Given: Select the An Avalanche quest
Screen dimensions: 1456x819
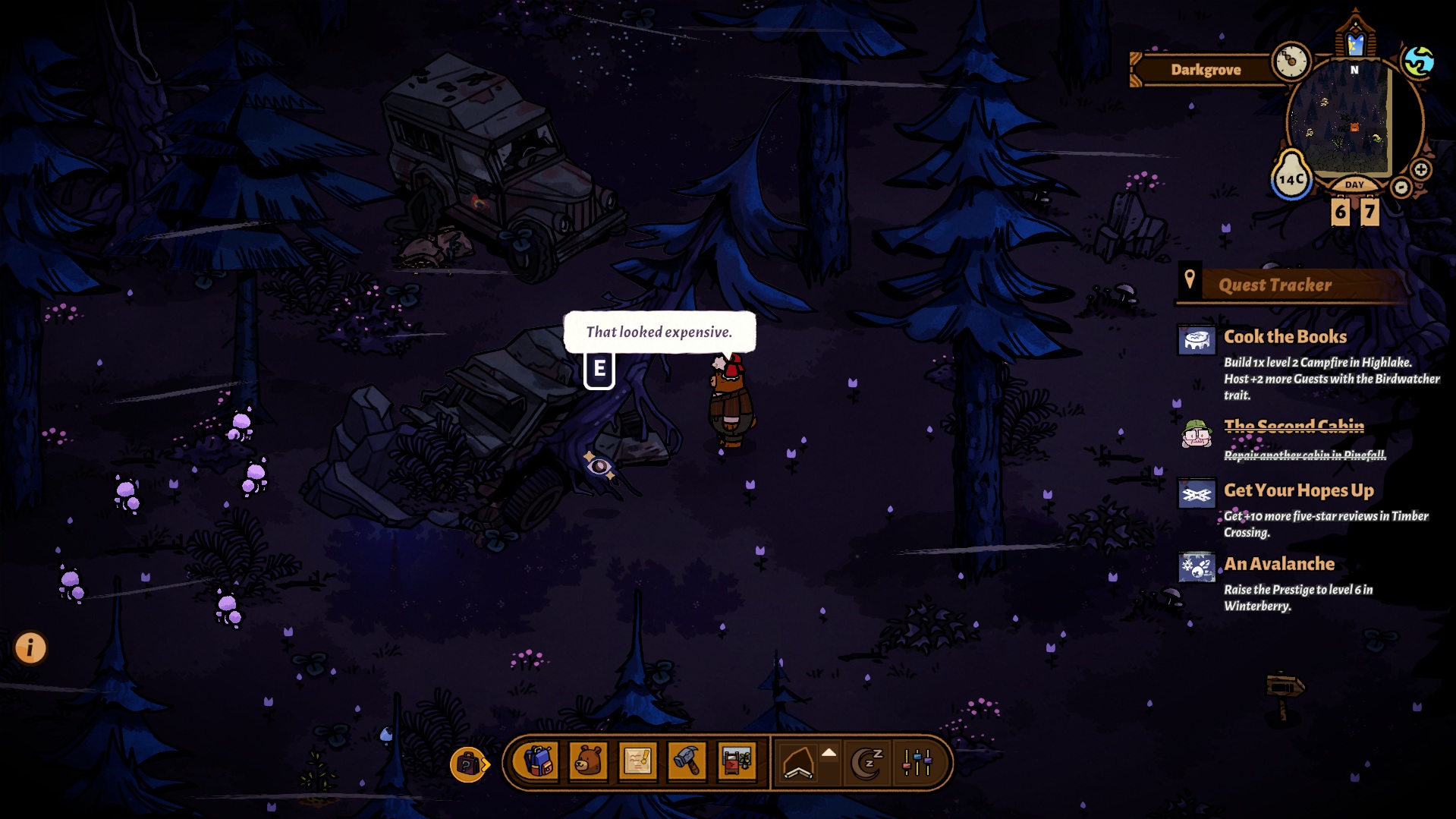Looking at the screenshot, I should pyautogui.click(x=1278, y=564).
